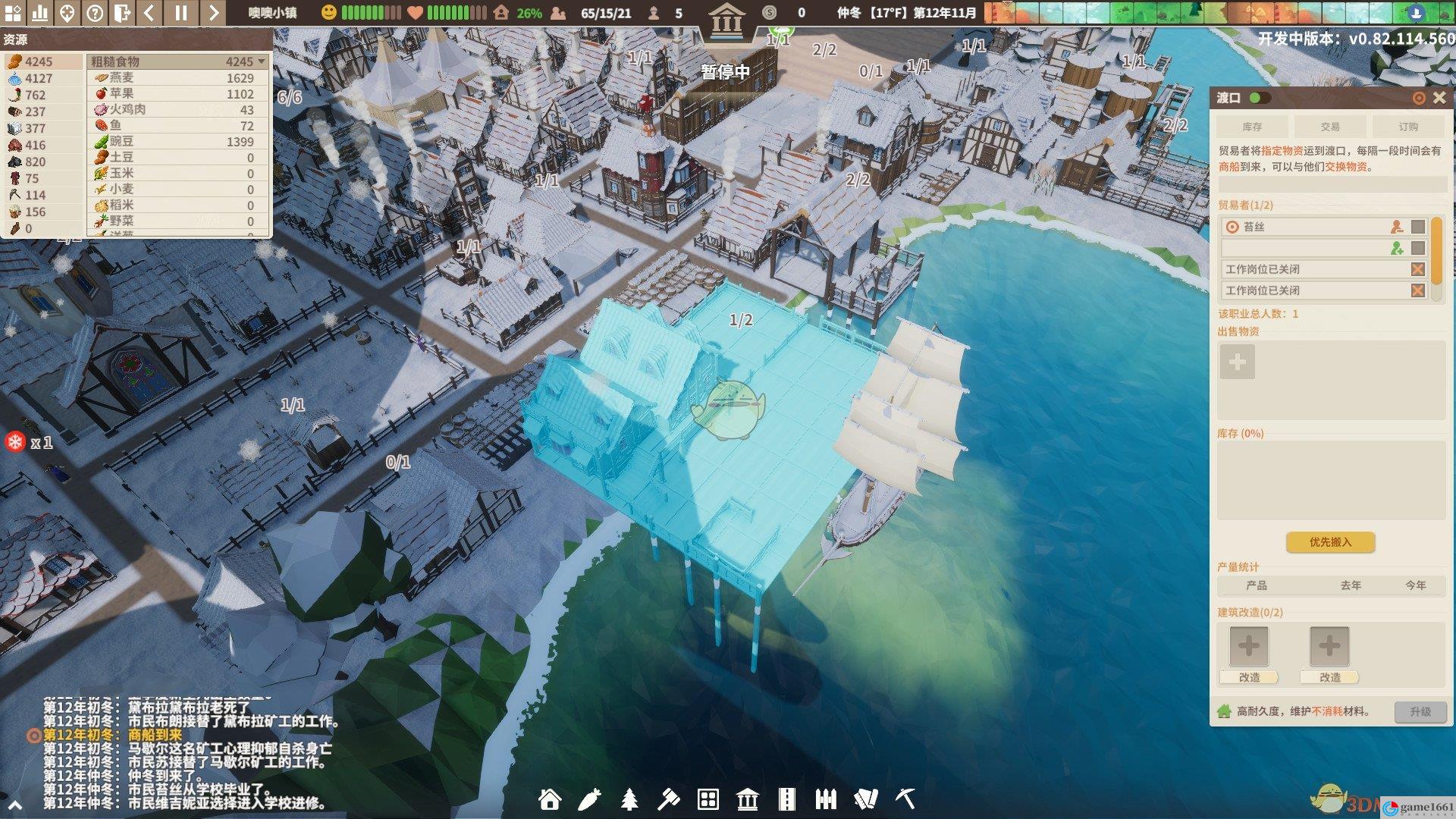1456x819 pixels.
Task: Open the statistics bar chart panel
Action: pyautogui.click(x=39, y=12)
